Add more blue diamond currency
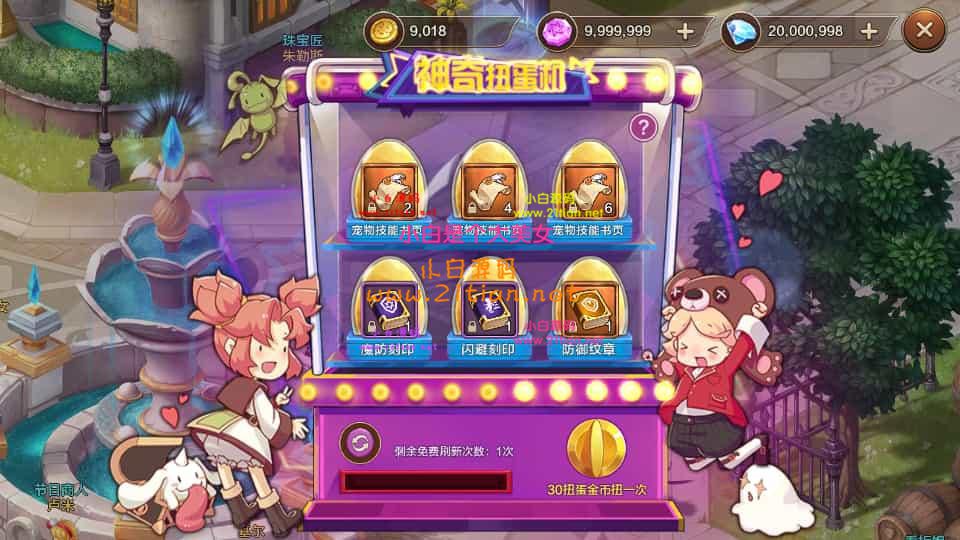The image size is (960, 540). (869, 31)
